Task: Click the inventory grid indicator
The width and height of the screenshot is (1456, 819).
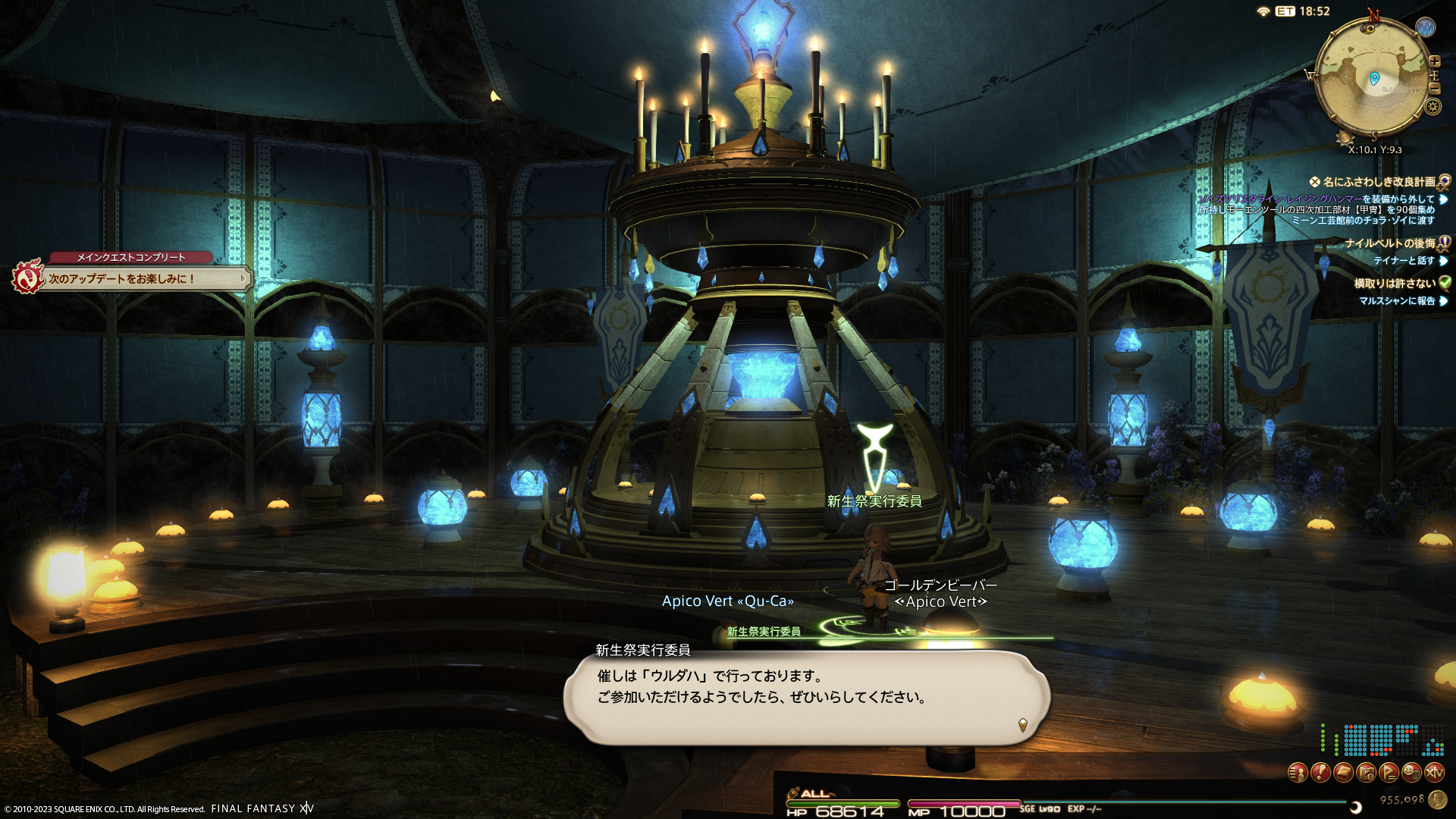Action: [x=1382, y=741]
